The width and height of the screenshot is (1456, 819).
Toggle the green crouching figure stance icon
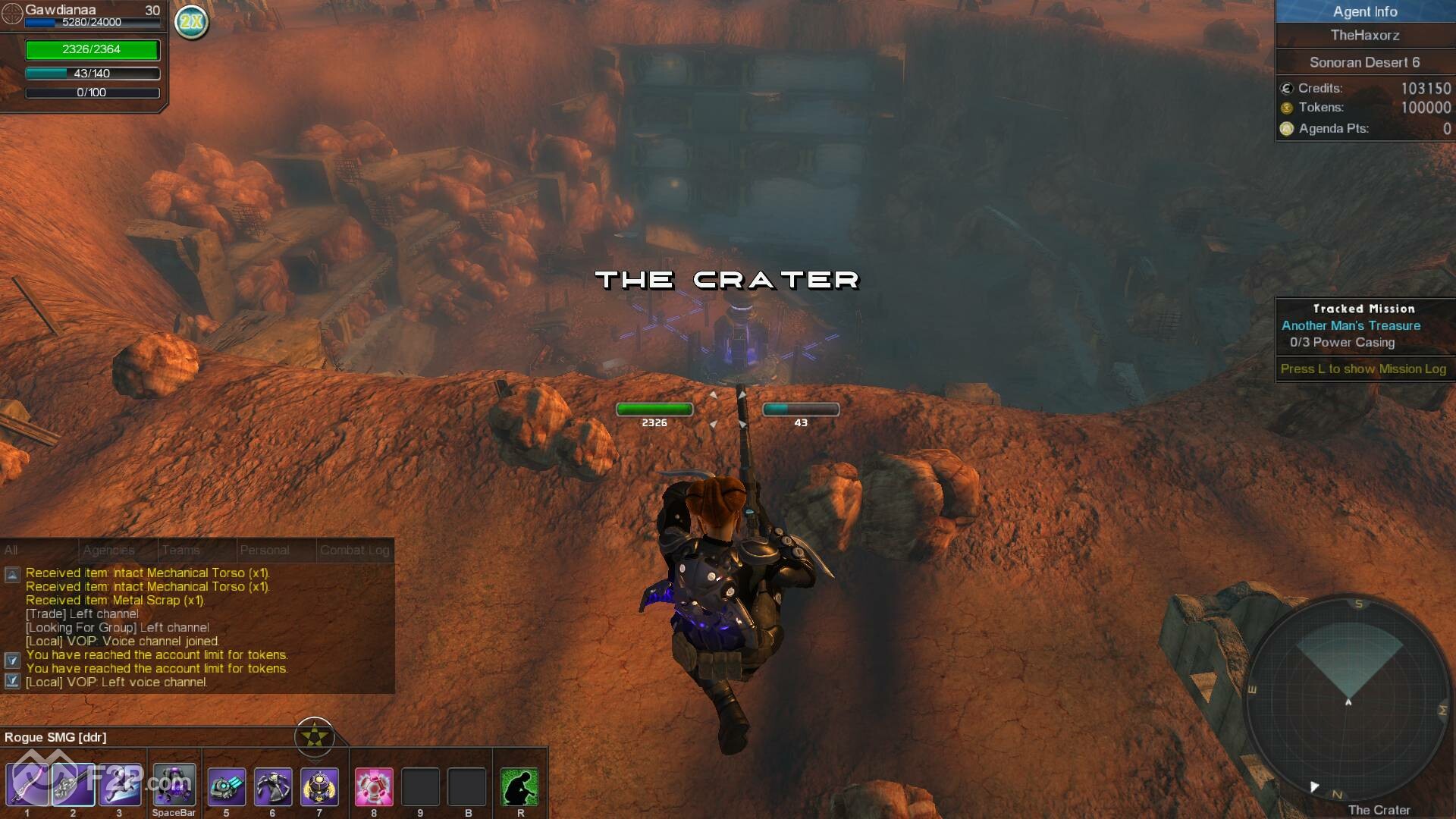coord(520,786)
